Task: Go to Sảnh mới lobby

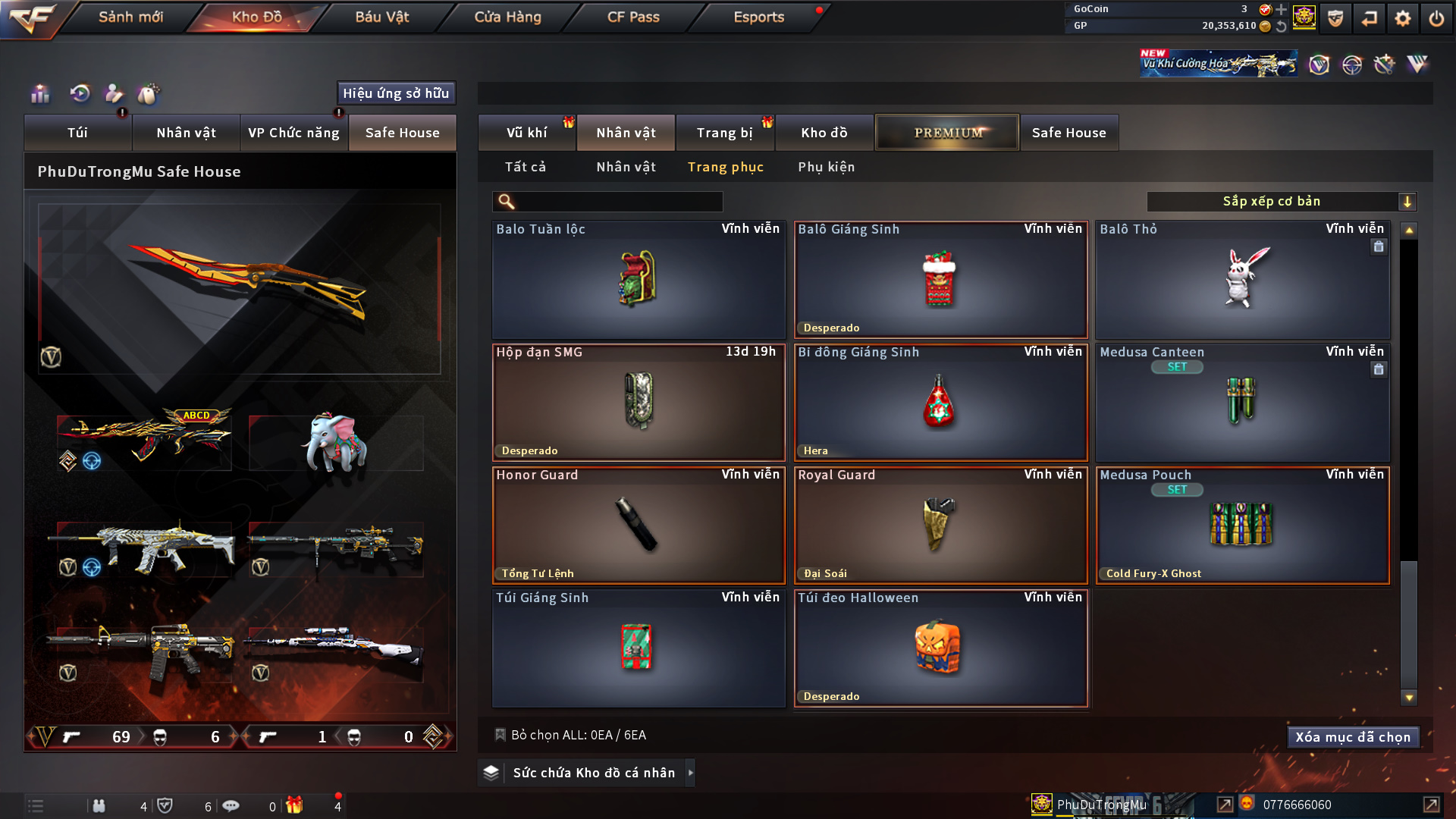Action: [x=130, y=17]
